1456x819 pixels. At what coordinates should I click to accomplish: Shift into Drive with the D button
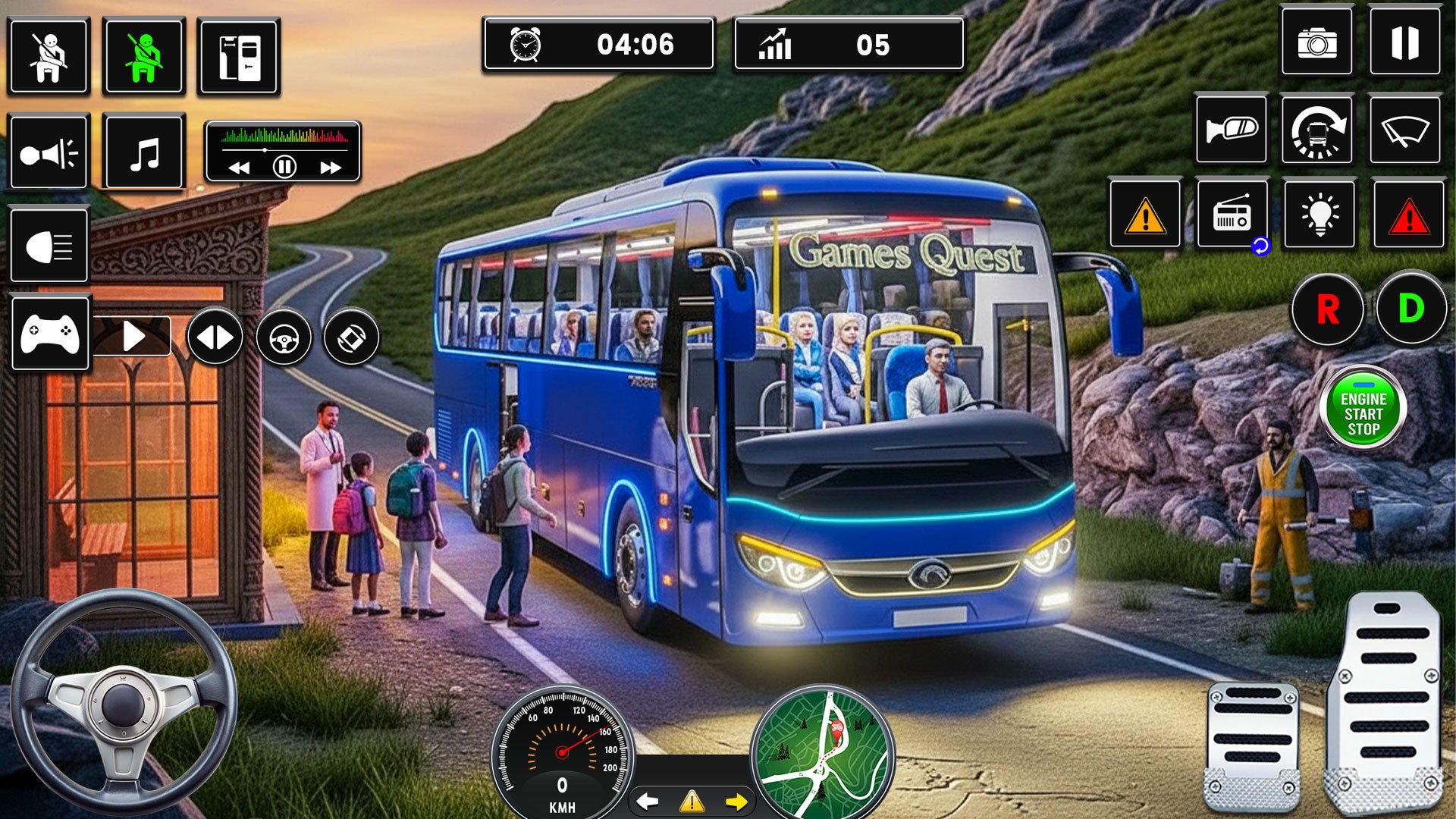pyautogui.click(x=1410, y=309)
